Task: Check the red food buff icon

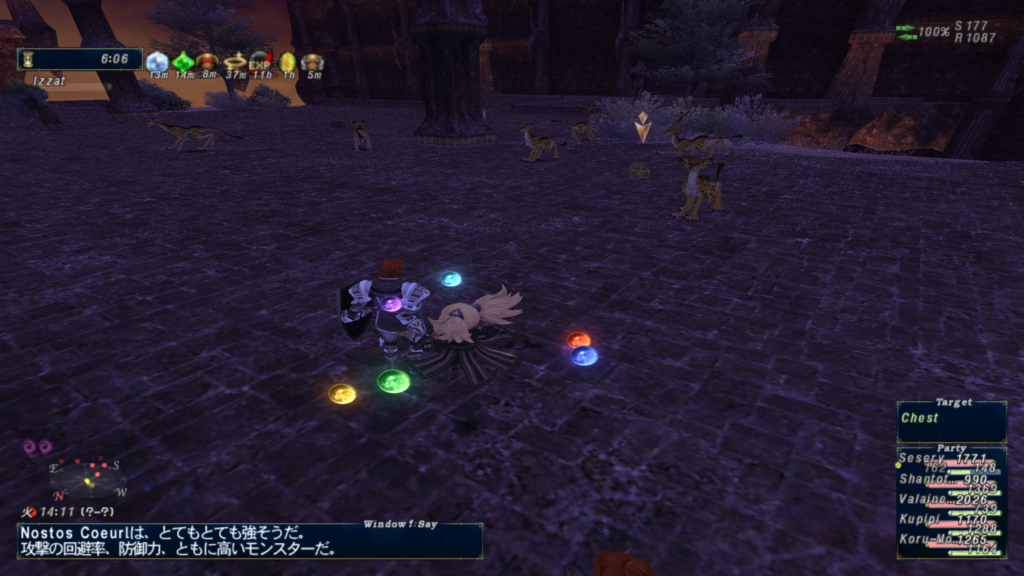Action: click(x=208, y=62)
